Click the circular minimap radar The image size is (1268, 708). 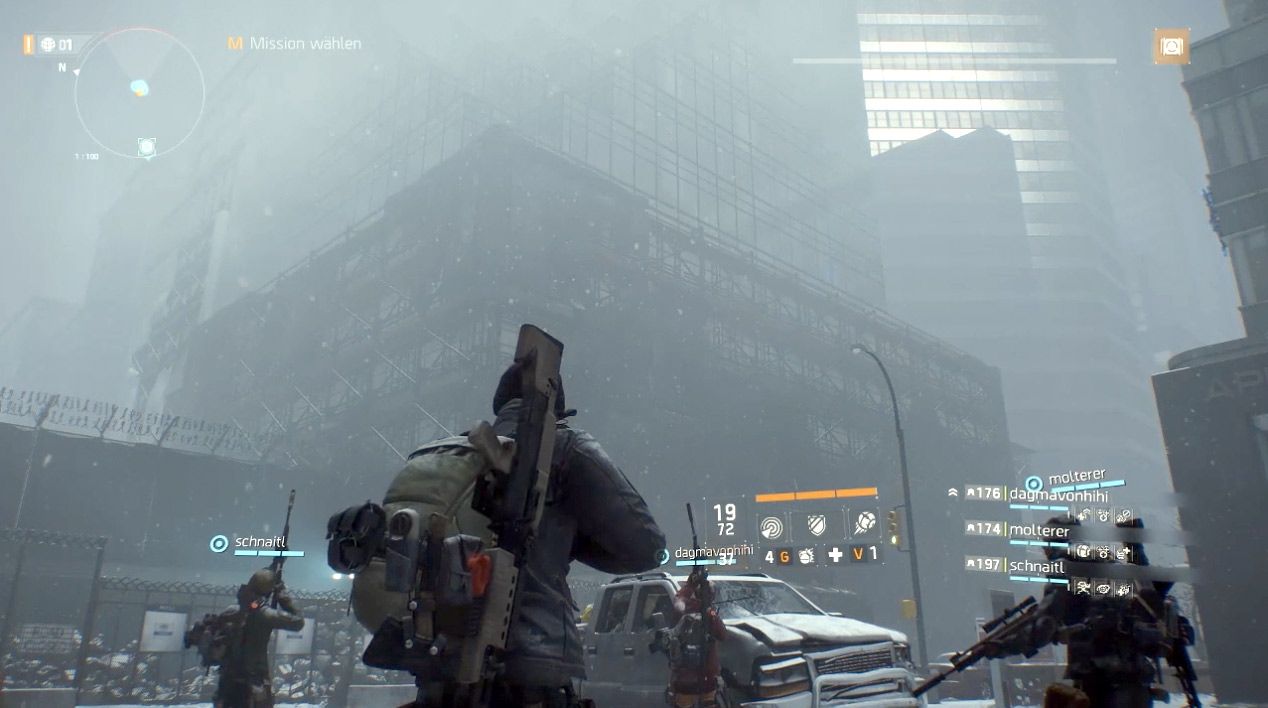[139, 91]
